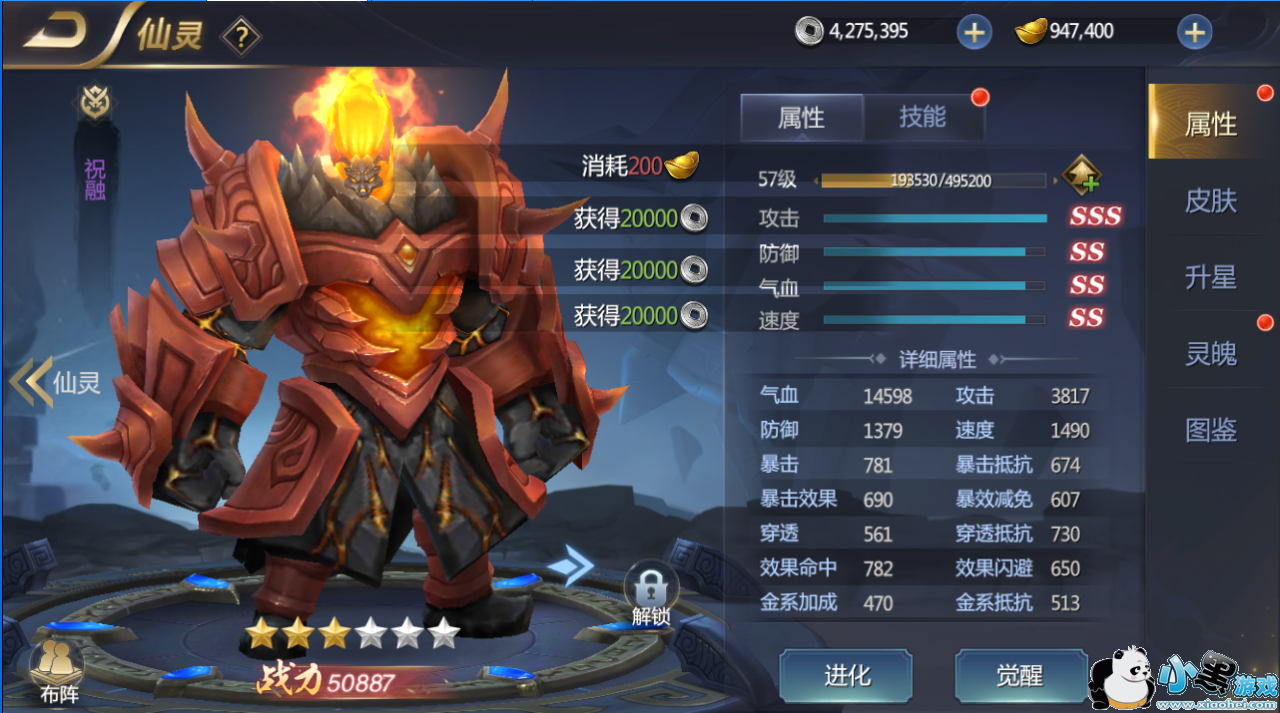This screenshot has width=1280, height=713.
Task: Open the 仙灵 help question mark
Action: tap(241, 38)
